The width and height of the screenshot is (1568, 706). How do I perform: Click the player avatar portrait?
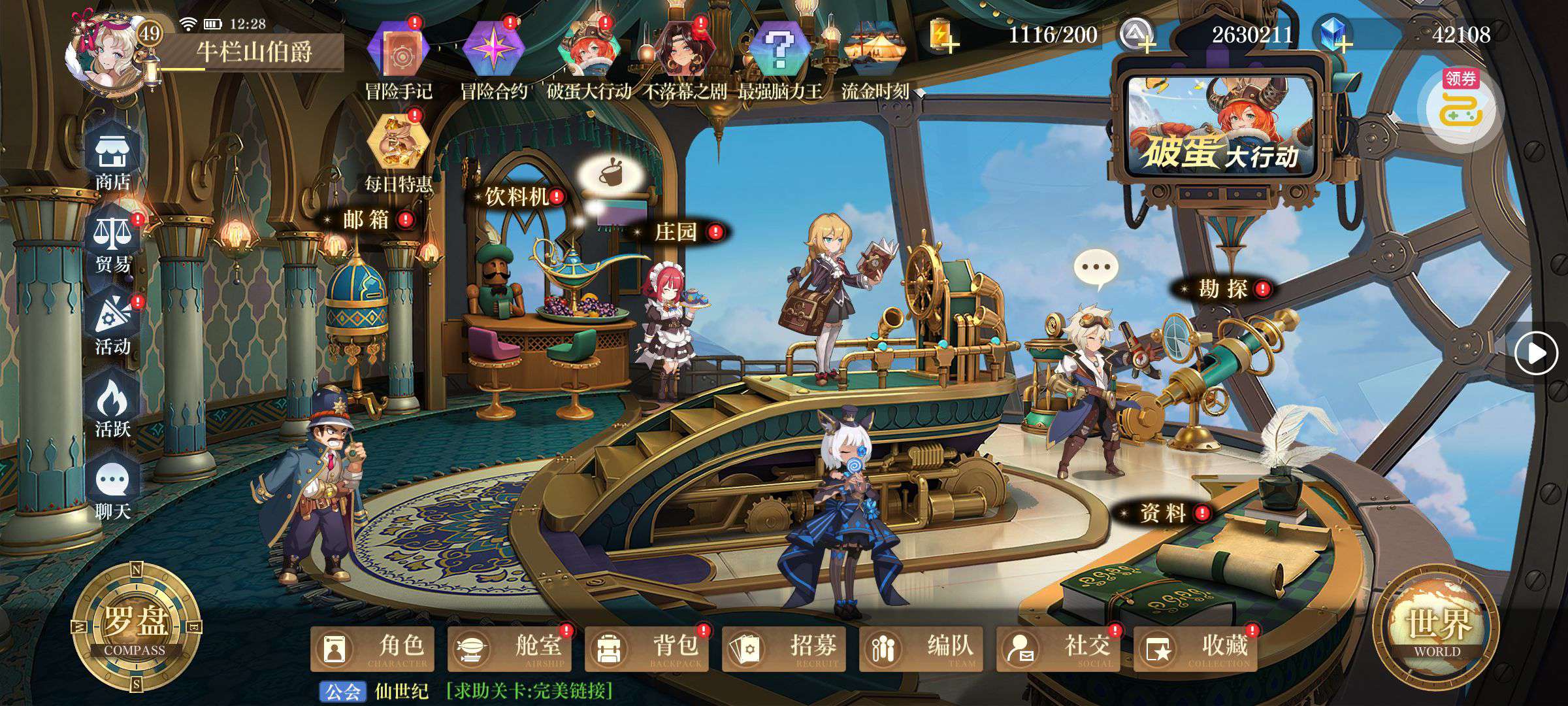pos(103,56)
